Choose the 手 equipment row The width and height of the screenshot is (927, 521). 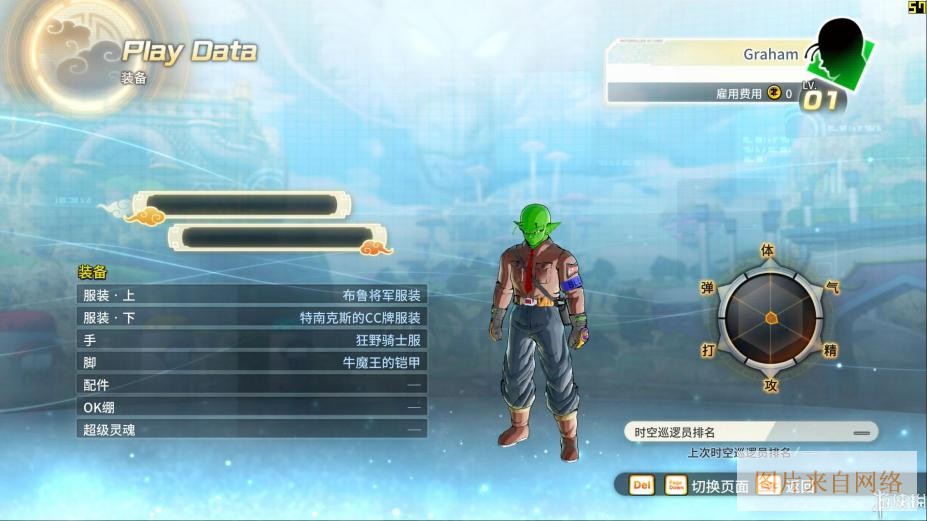tap(252, 339)
